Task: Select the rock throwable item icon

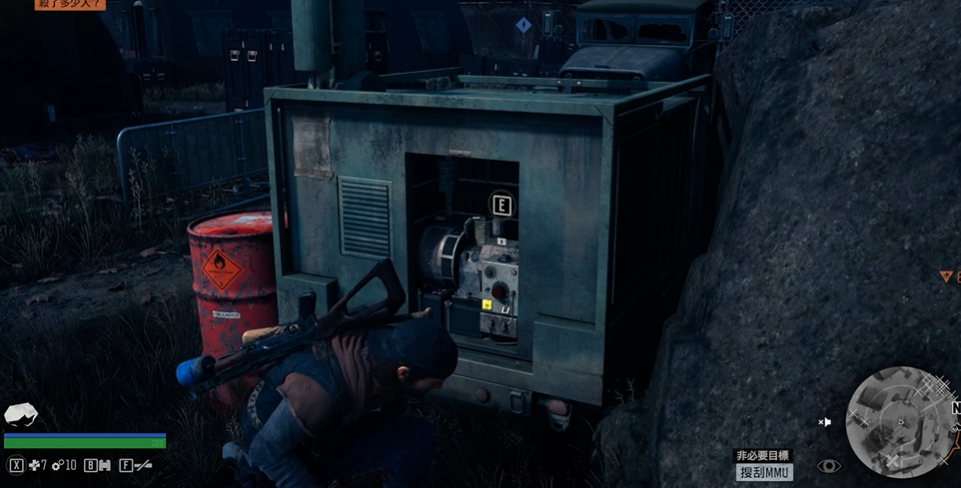Action: 20,414
